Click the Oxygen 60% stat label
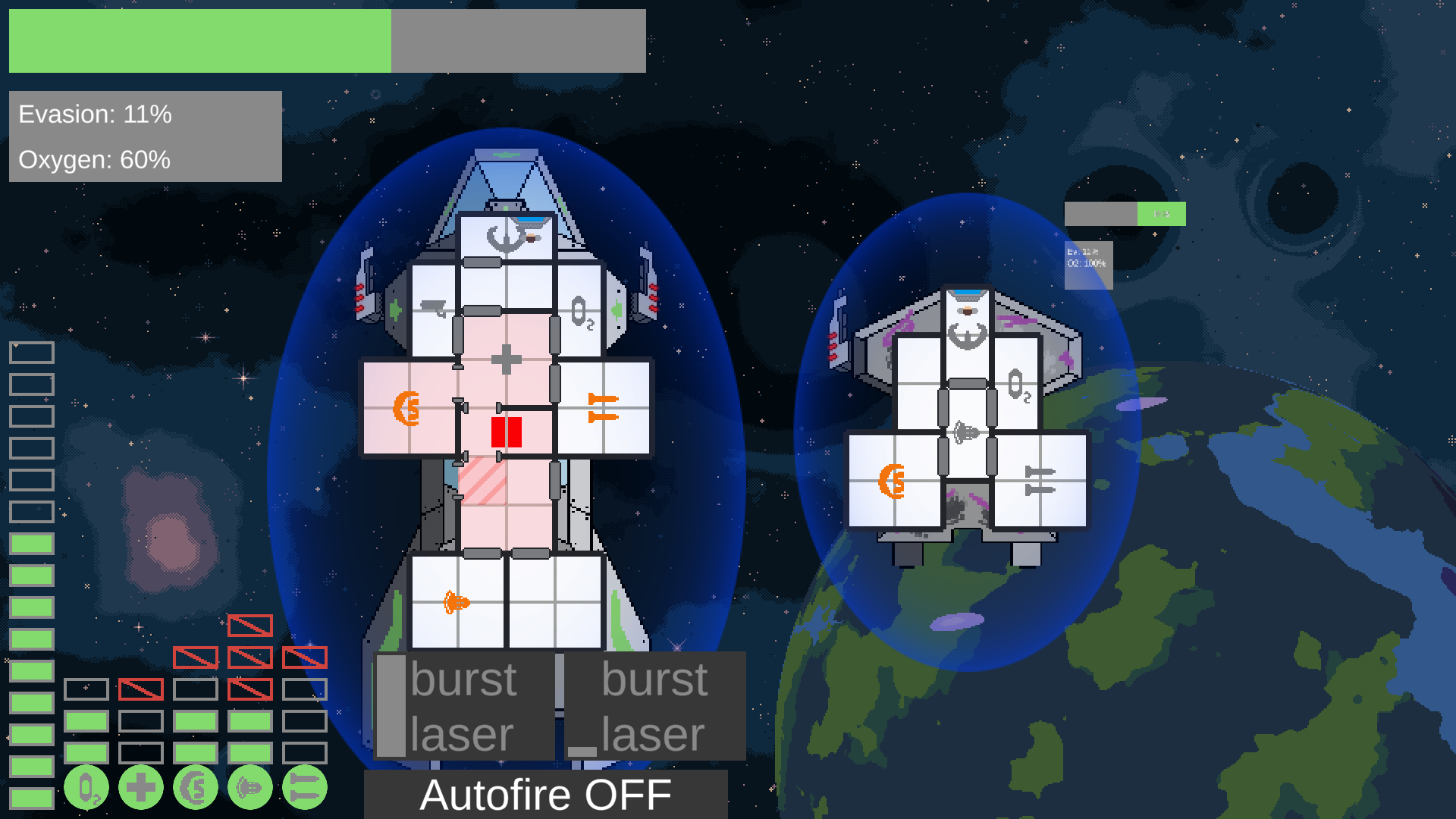The image size is (1456, 819). [95, 160]
